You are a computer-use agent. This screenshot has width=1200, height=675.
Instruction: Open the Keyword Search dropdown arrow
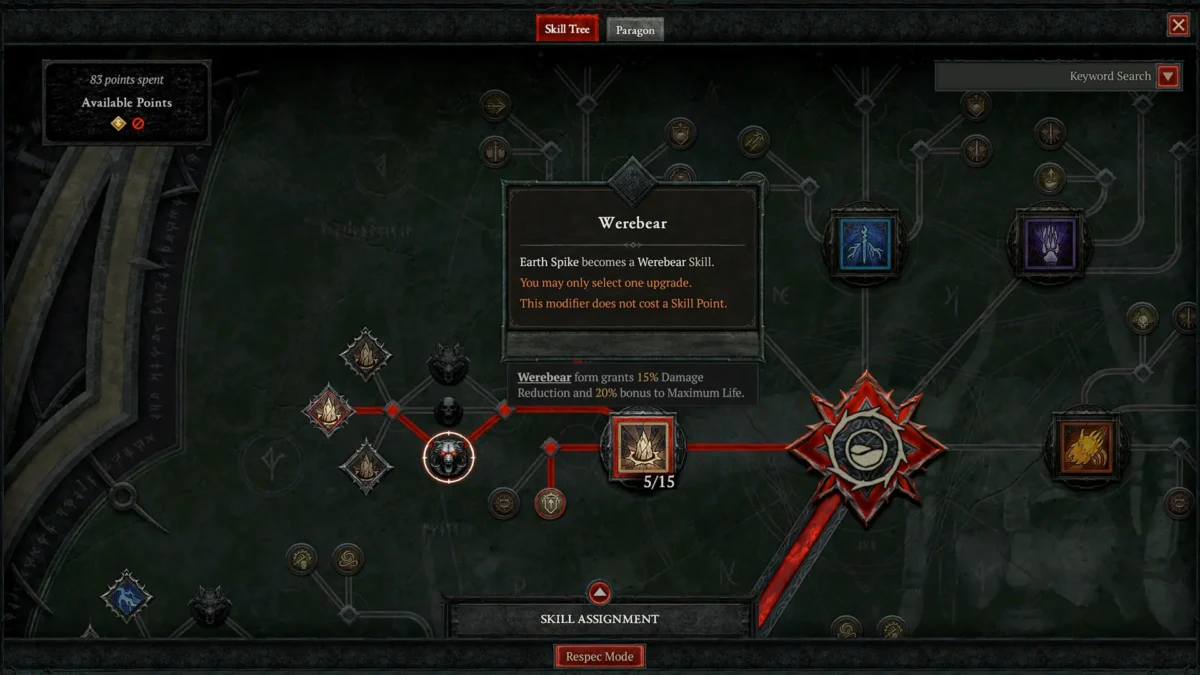(1167, 76)
